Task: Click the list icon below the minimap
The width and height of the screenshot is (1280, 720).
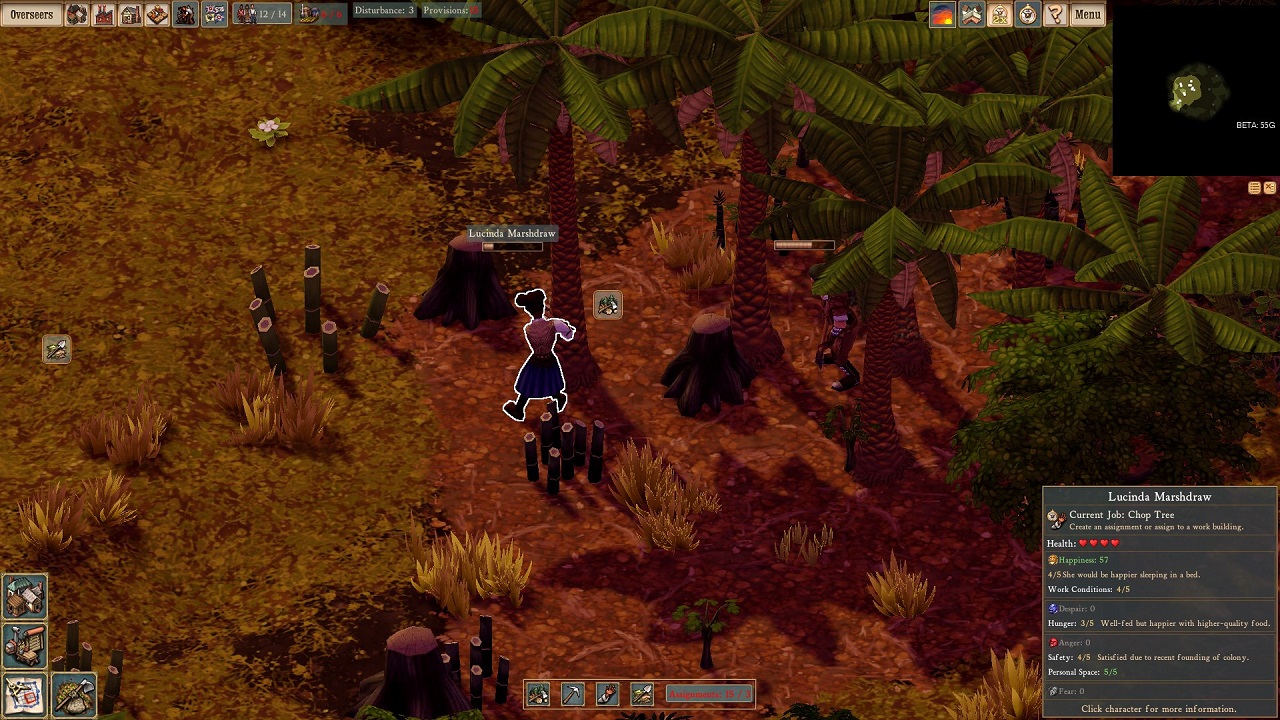Action: point(1254,188)
